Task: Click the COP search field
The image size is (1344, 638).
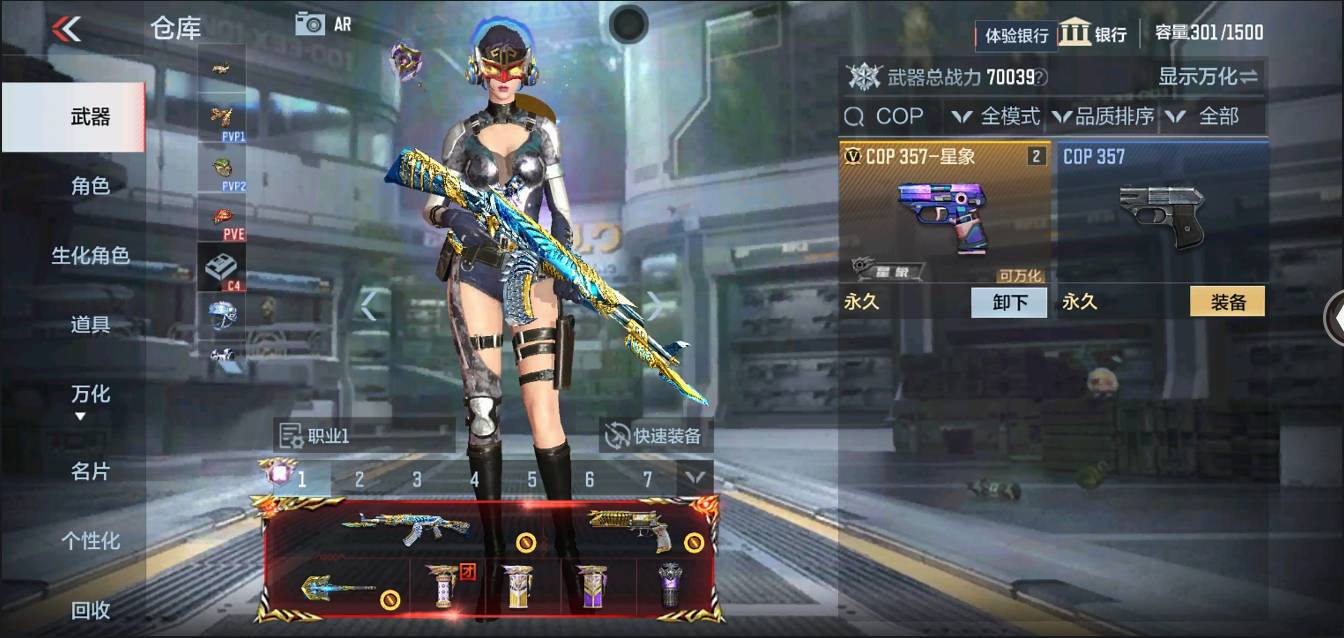Action: point(888,116)
